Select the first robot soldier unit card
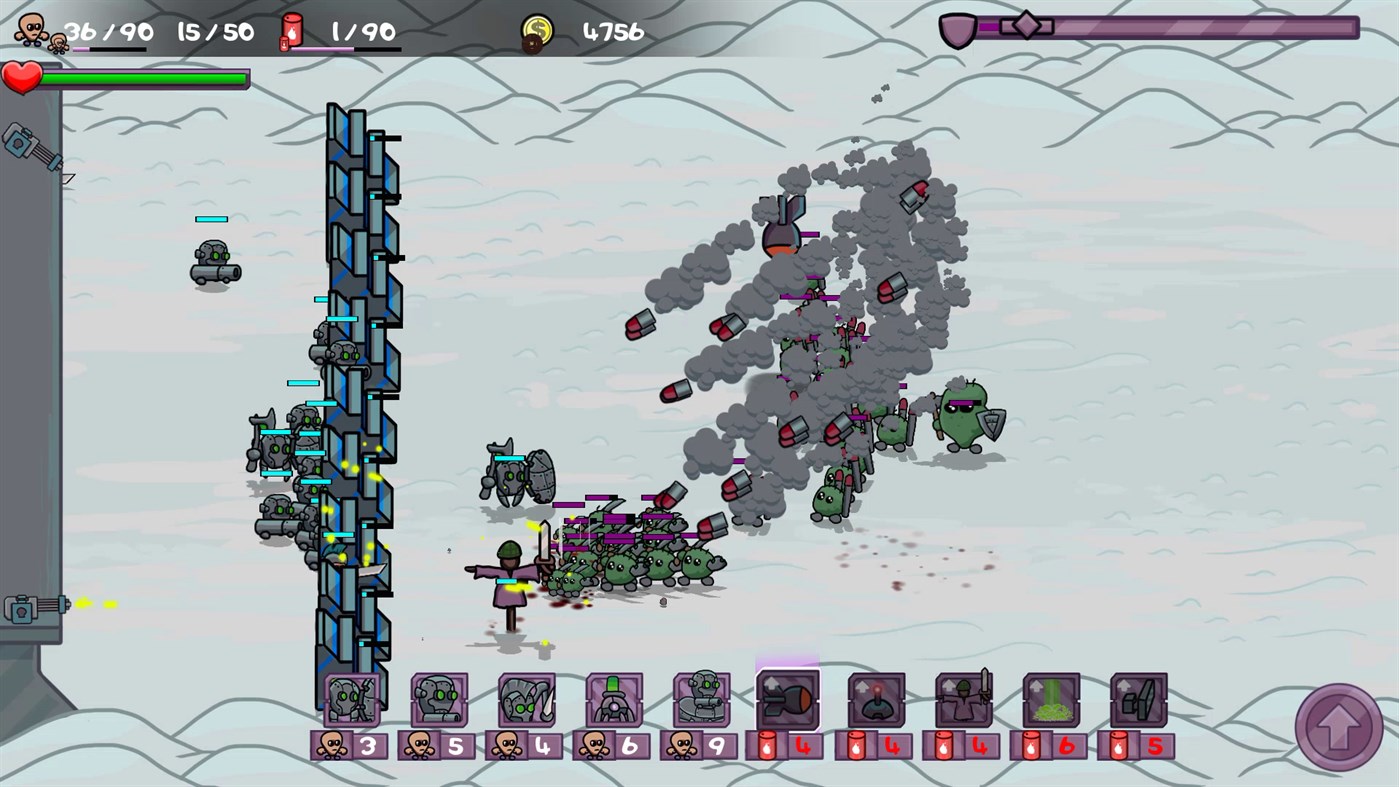 click(x=353, y=698)
